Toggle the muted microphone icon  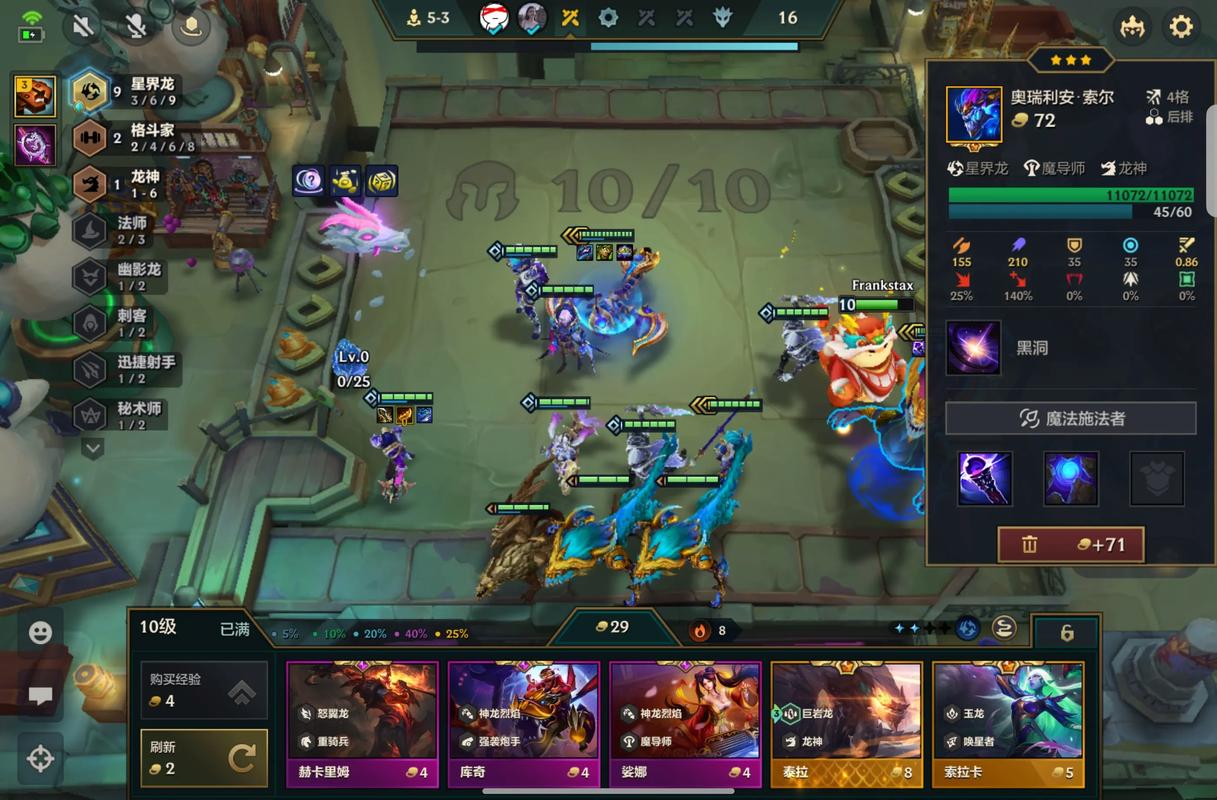click(x=136, y=26)
